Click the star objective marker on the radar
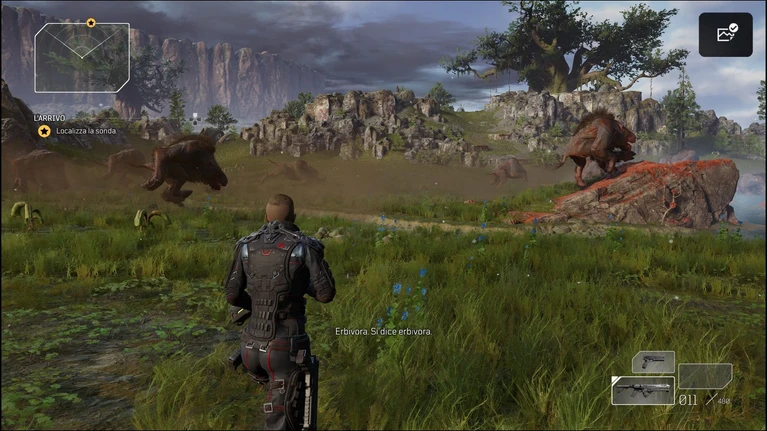This screenshot has height=431, width=767. point(91,22)
